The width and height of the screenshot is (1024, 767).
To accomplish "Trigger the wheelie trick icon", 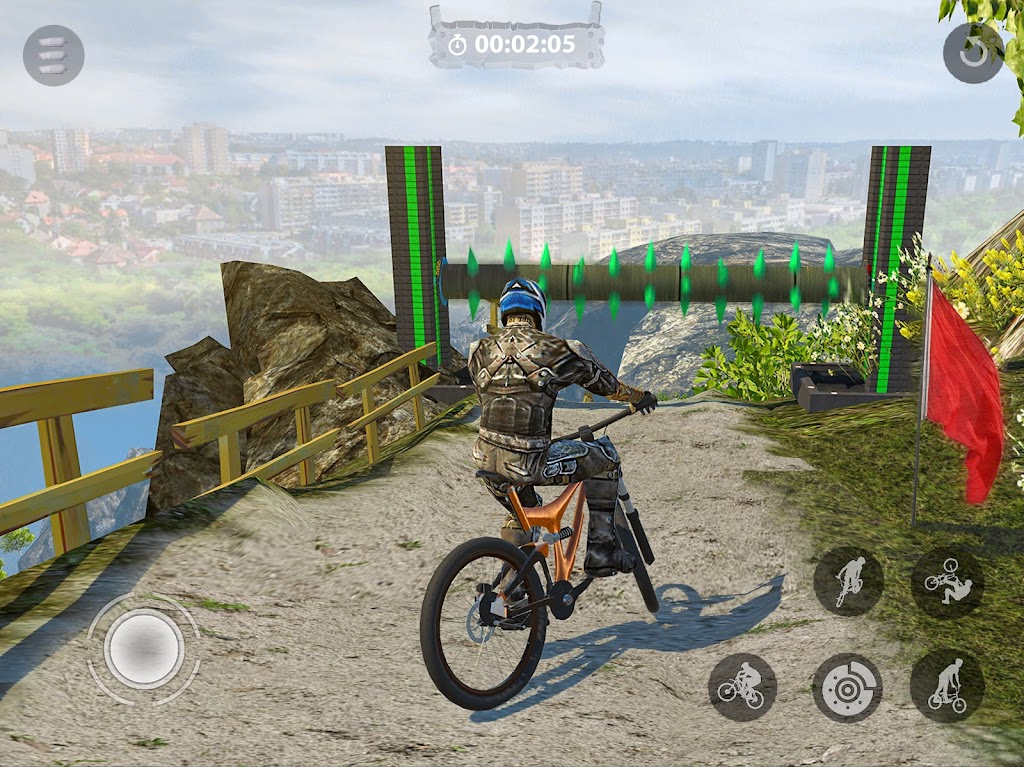I will tap(848, 581).
